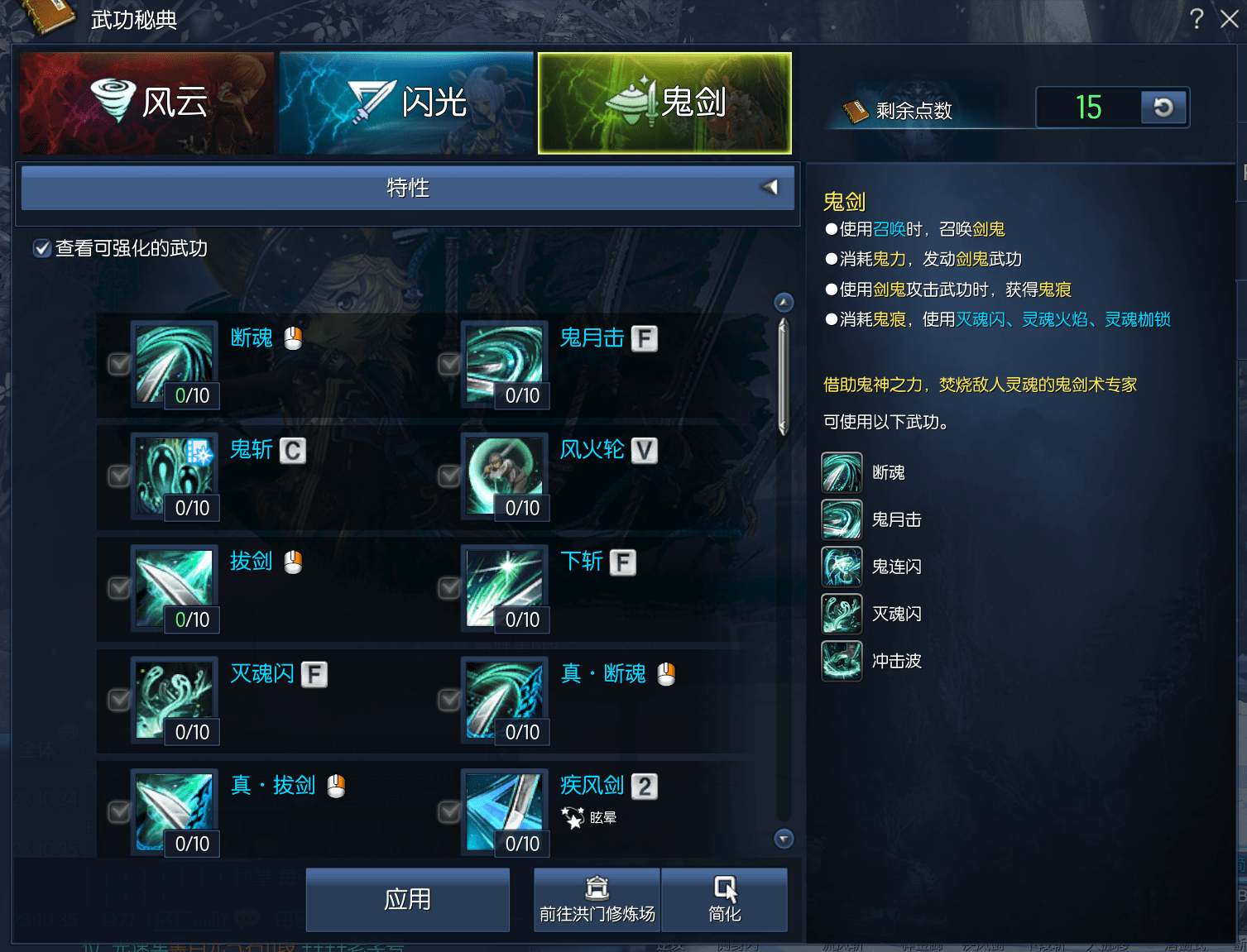This screenshot has height=952, width=1247.
Task: Click 前往洪门修炼场 button
Action: [x=596, y=899]
